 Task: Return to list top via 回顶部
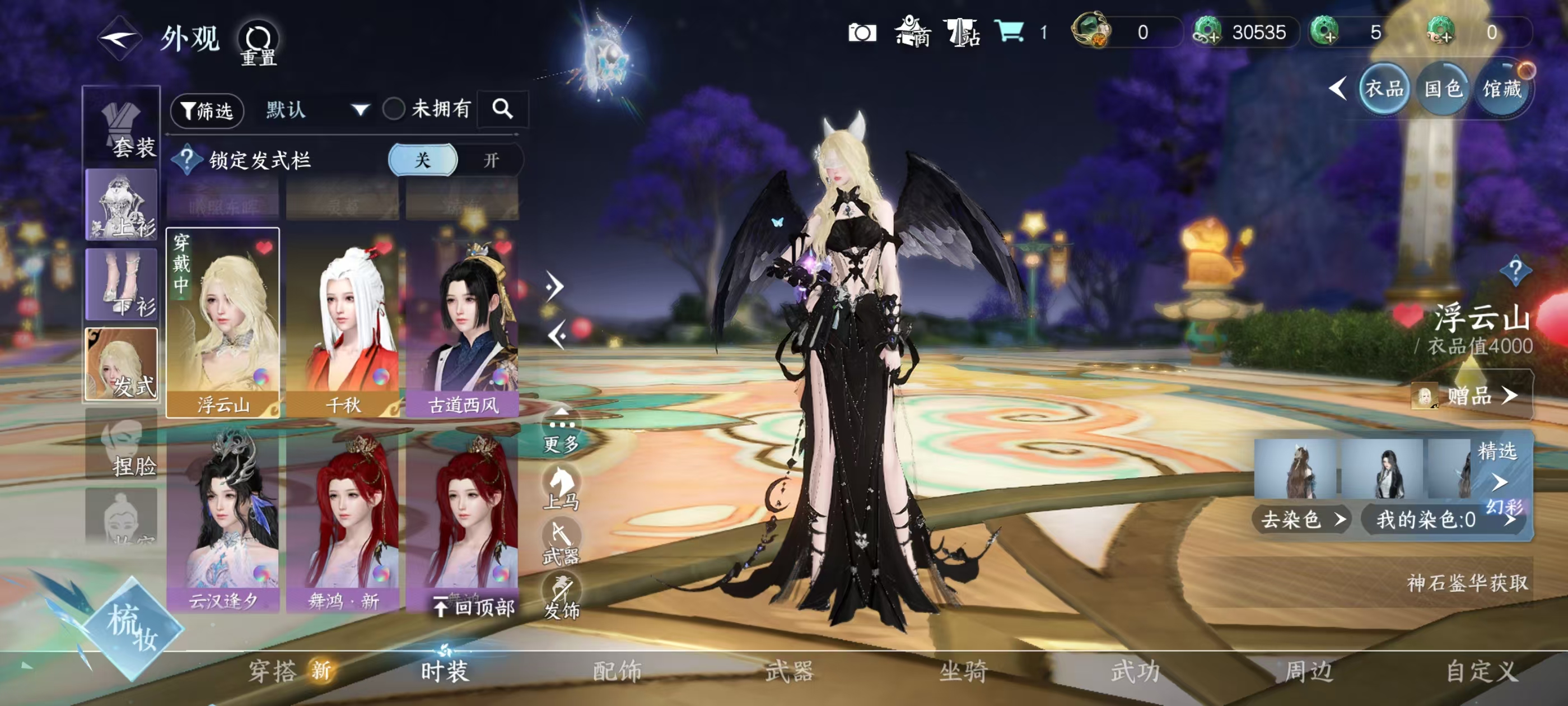click(x=475, y=607)
